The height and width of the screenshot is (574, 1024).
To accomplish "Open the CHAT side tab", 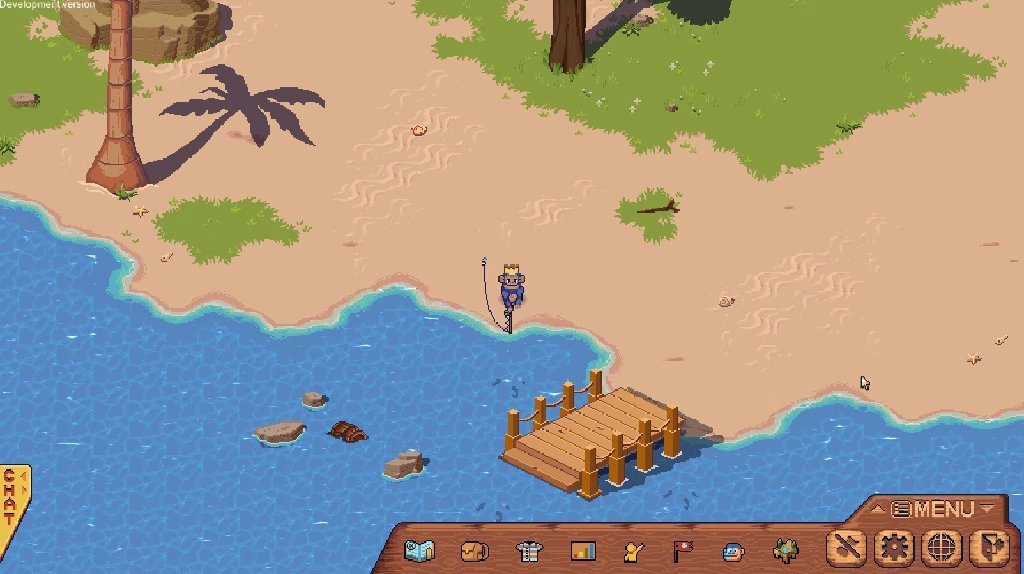I will (x=10, y=497).
